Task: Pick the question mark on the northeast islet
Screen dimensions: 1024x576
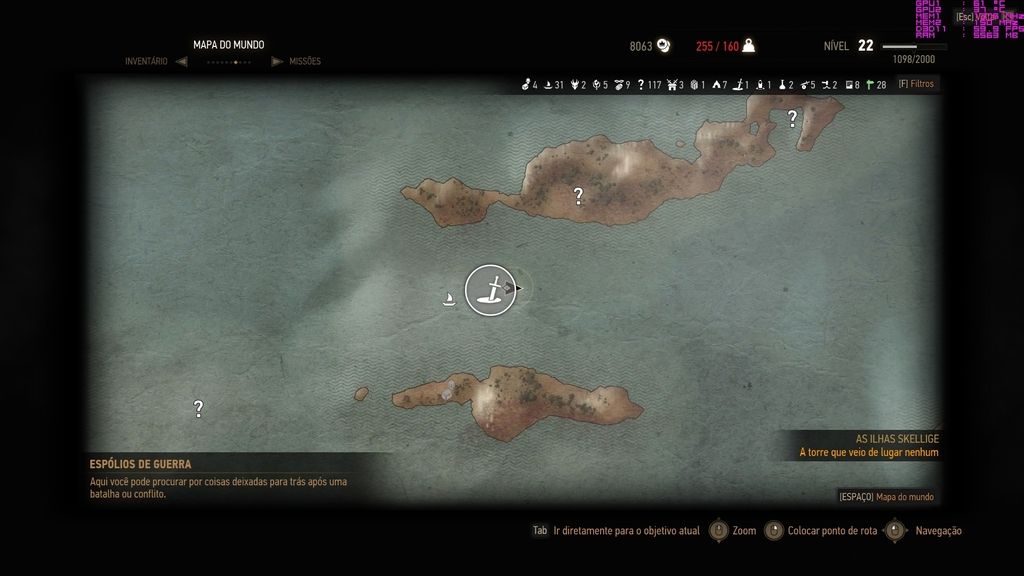Action: (x=792, y=118)
